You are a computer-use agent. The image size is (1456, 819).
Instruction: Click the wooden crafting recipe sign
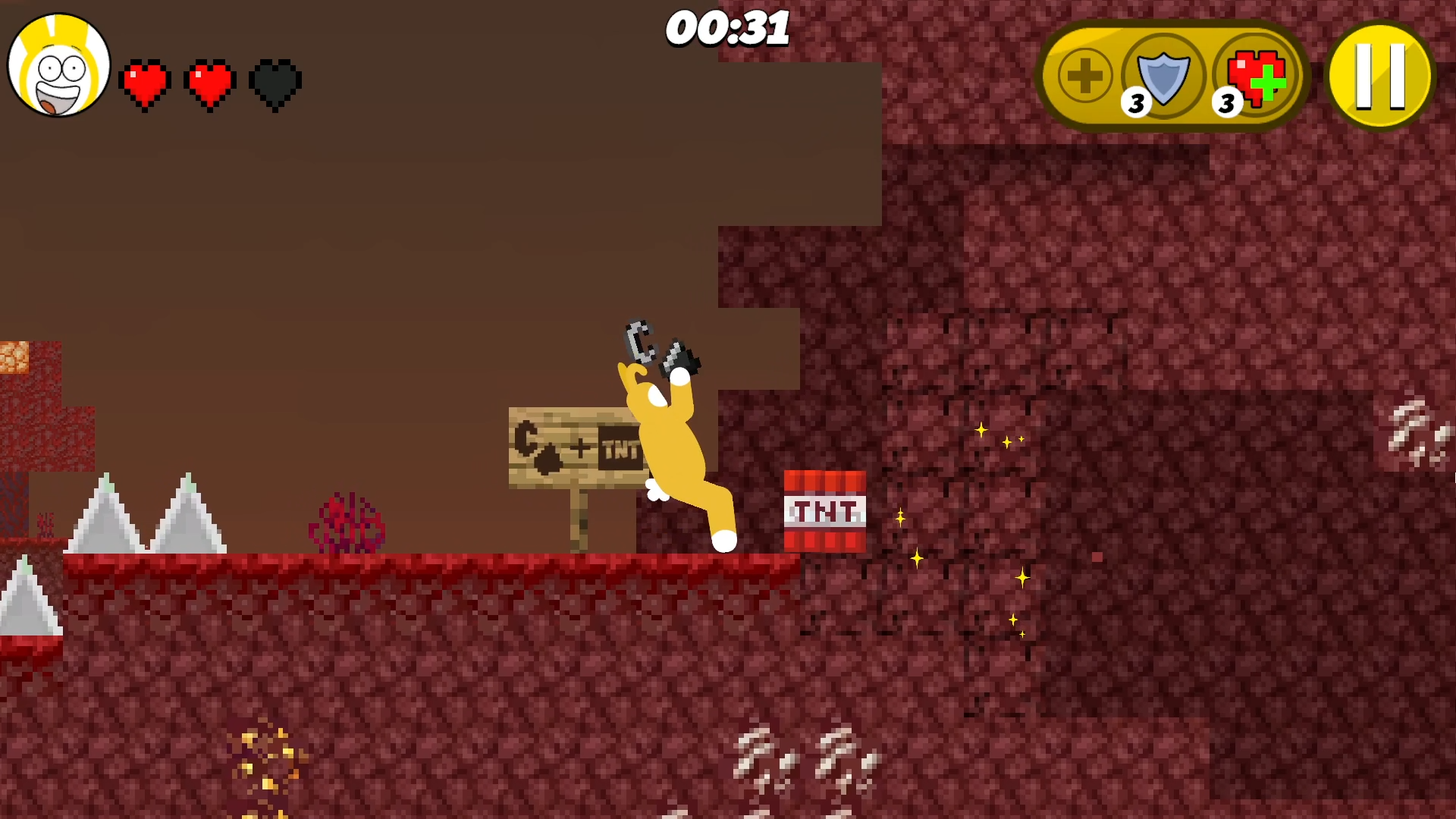[573, 447]
